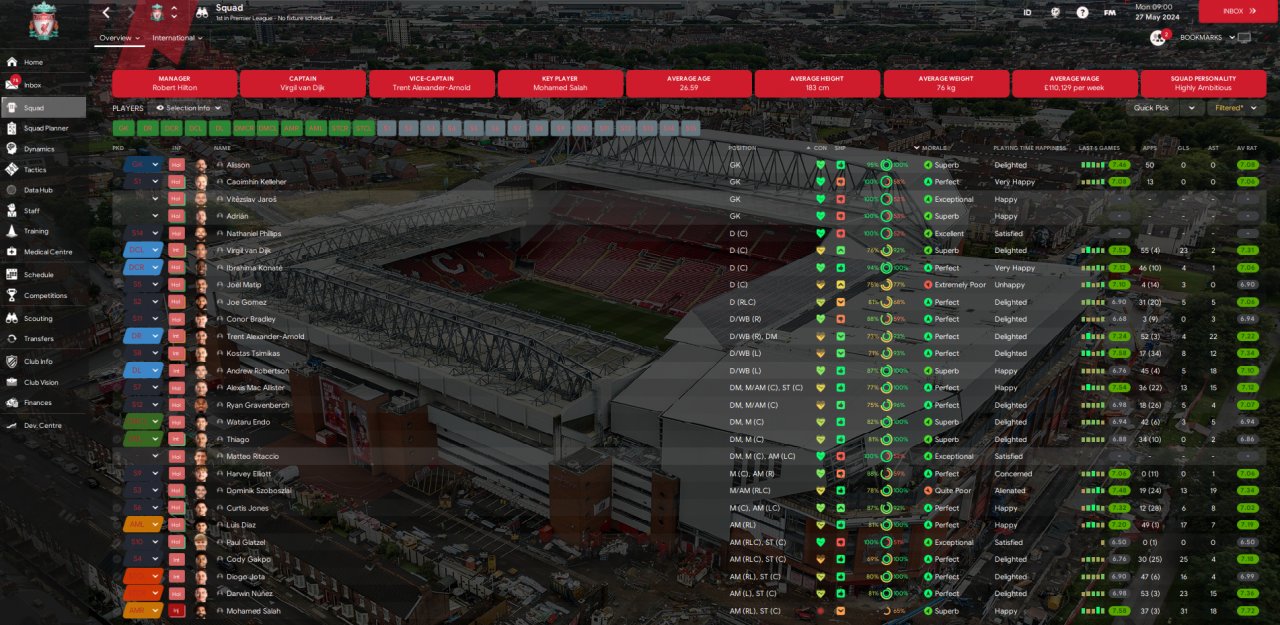
Task: Switch to the International tab
Action: [x=176, y=38]
